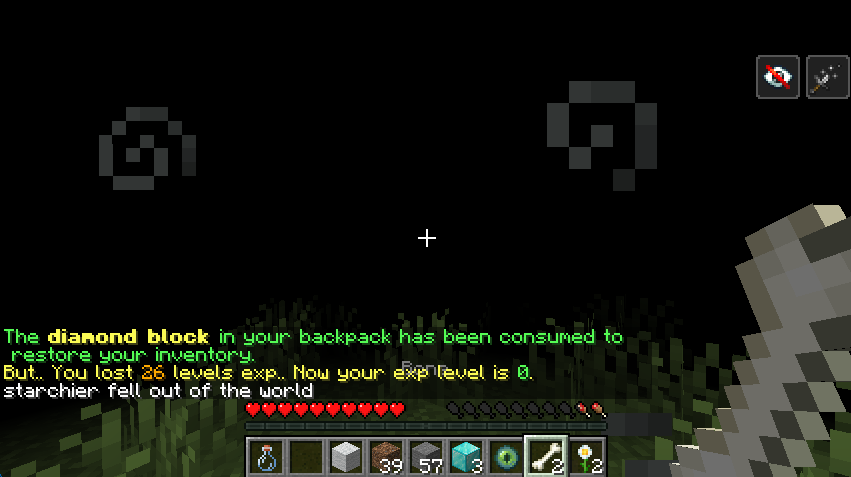Click the sparkling sword status icon
851x477 pixels.
tap(827, 77)
